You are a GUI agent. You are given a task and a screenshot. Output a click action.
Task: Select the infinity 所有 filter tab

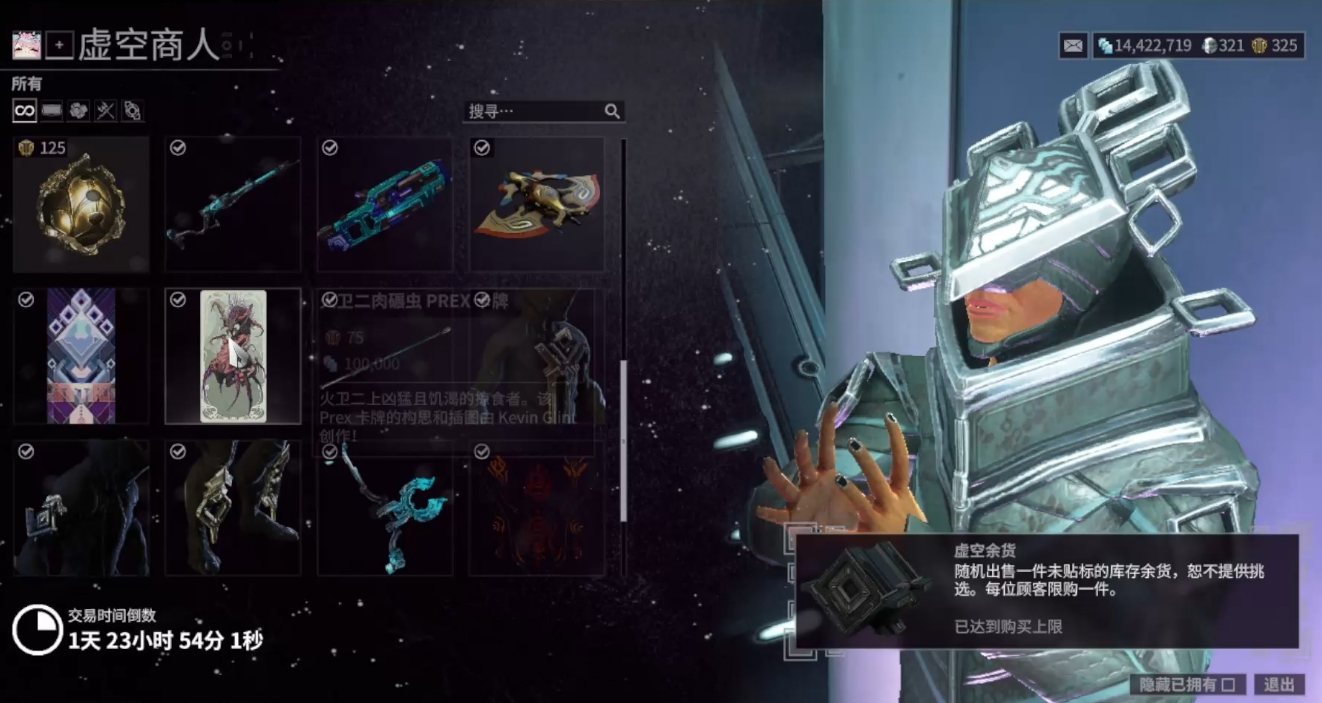24,111
